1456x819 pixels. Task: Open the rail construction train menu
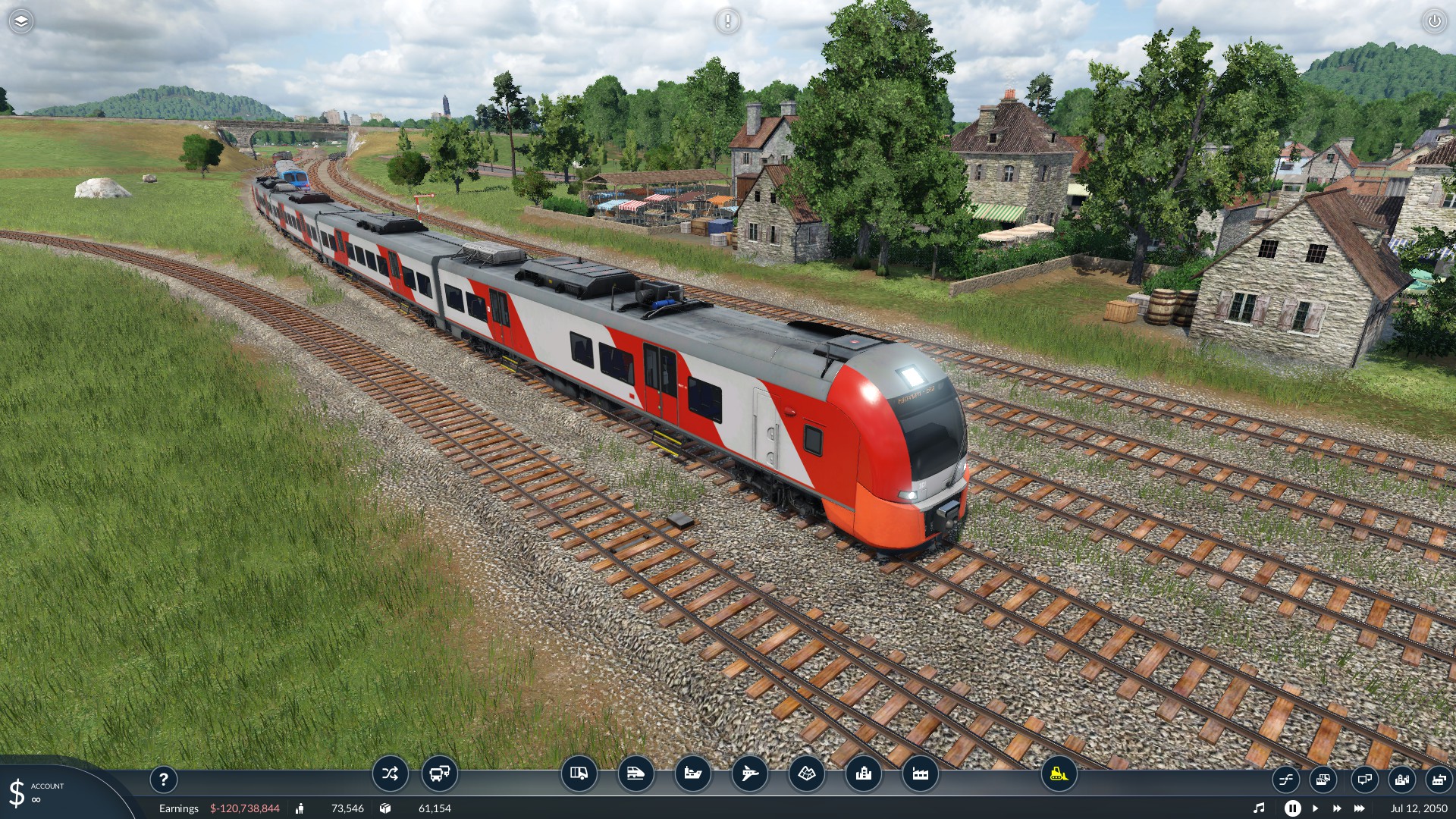coord(635,773)
